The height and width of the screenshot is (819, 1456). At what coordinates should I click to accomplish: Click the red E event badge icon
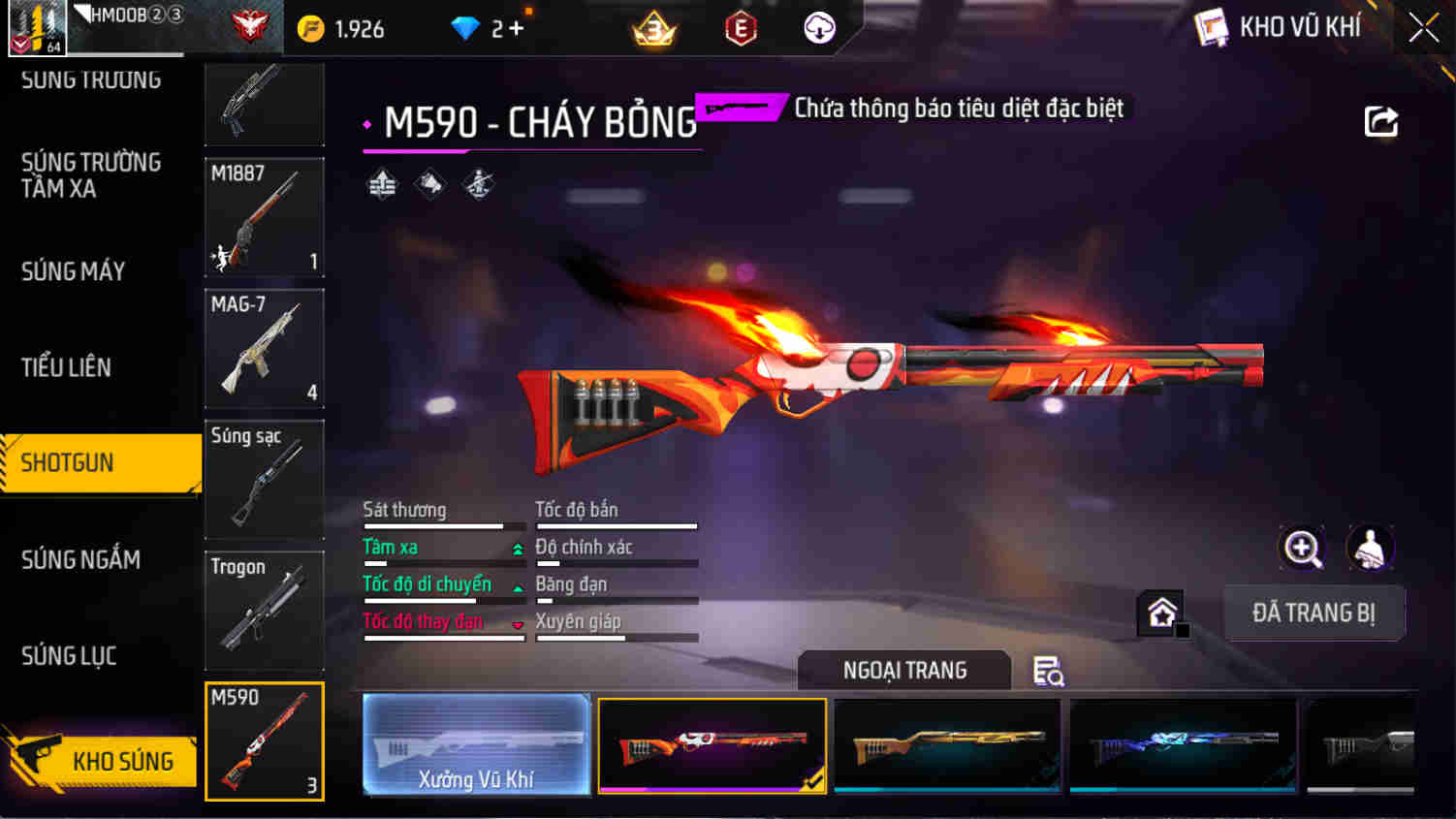pos(738,28)
